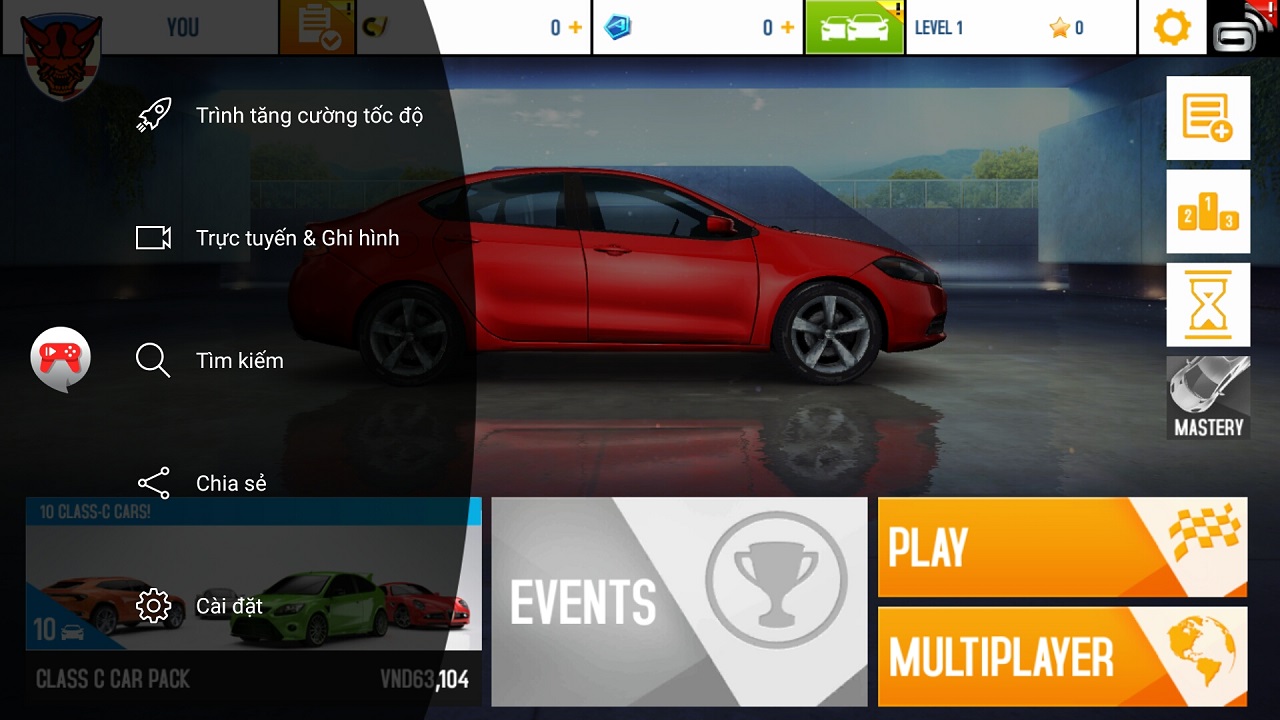1280x720 pixels.
Task: Enter MULTIPLAYER mode
Action: [x=1062, y=658]
